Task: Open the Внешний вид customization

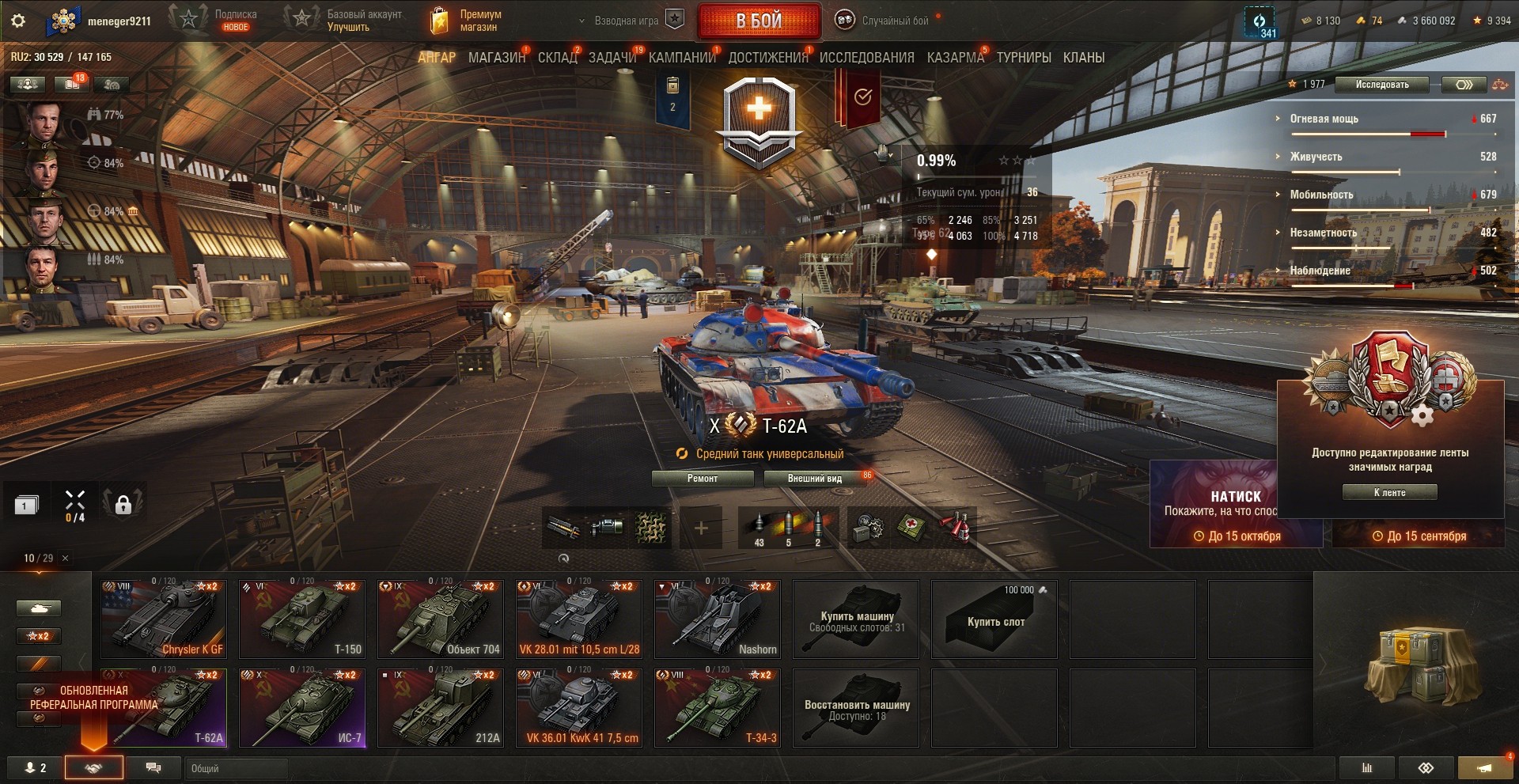Action: tap(814, 479)
